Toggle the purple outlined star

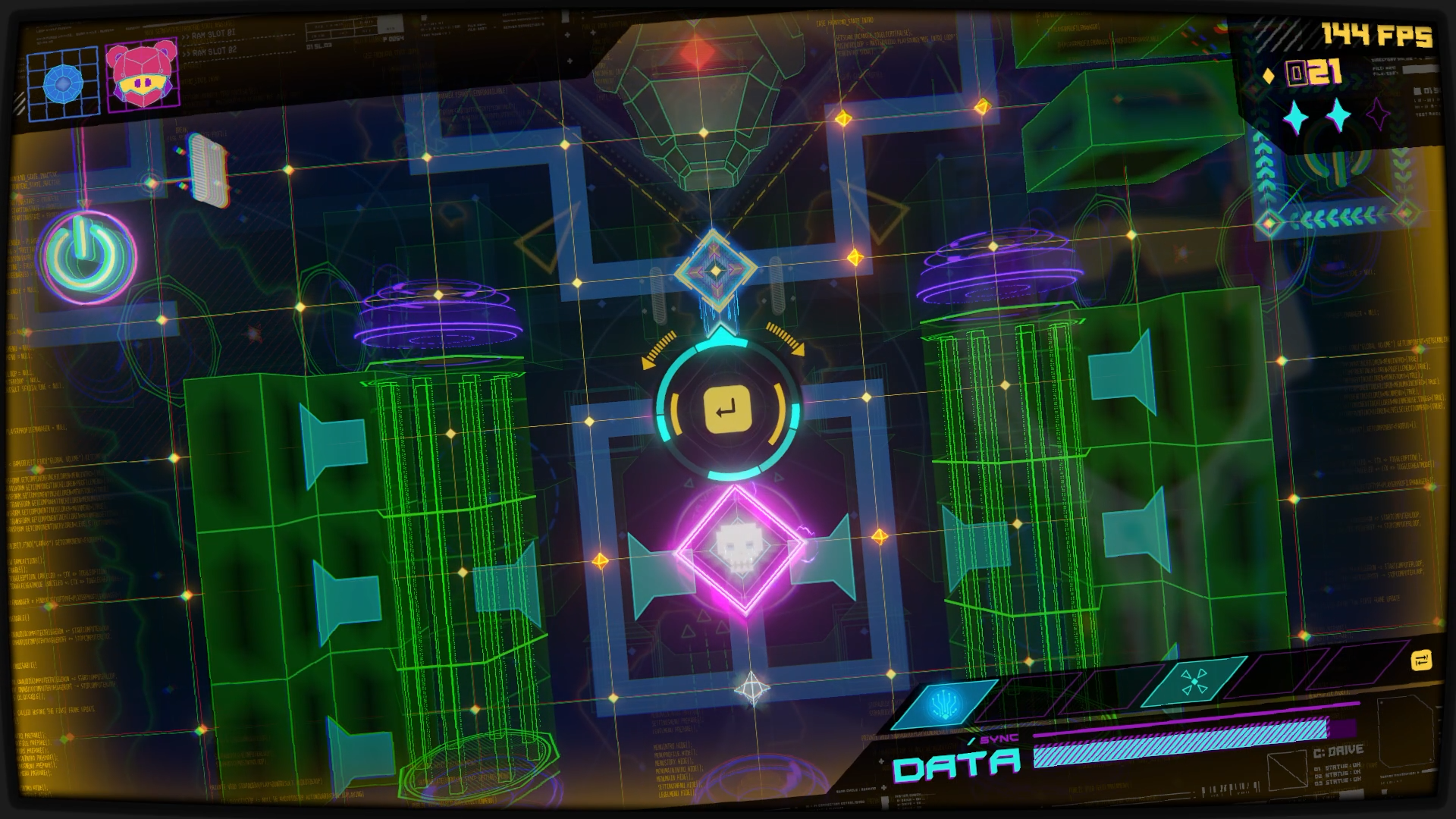coord(1378,114)
